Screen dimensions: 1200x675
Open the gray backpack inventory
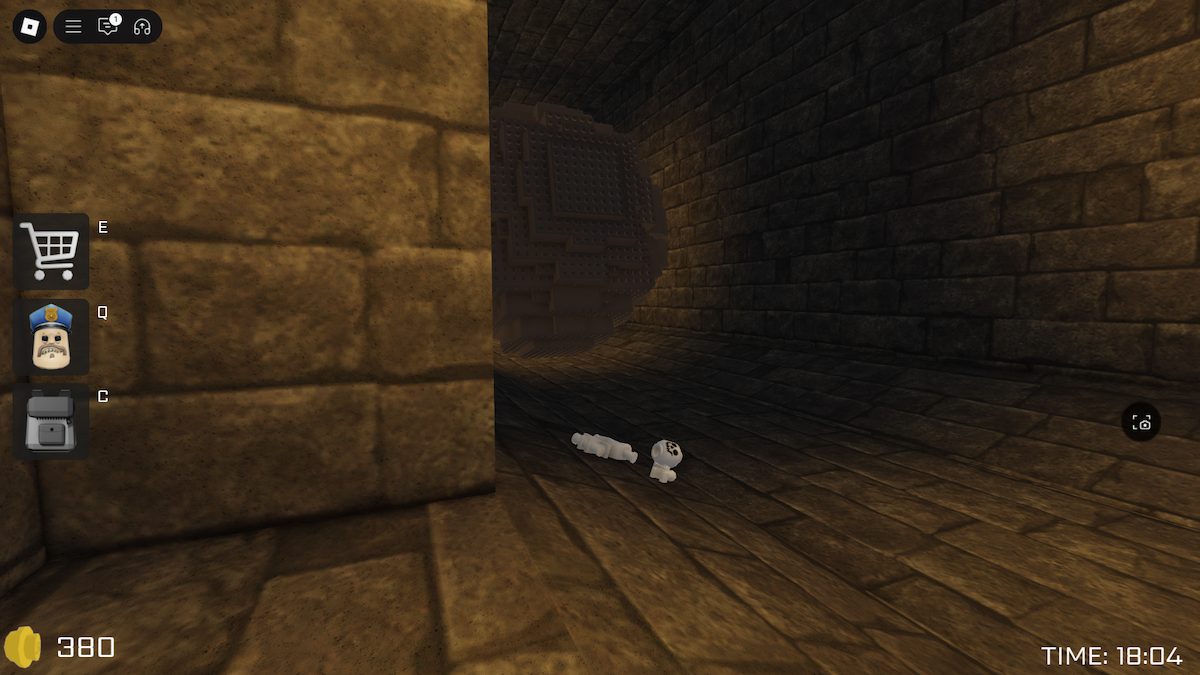51,422
